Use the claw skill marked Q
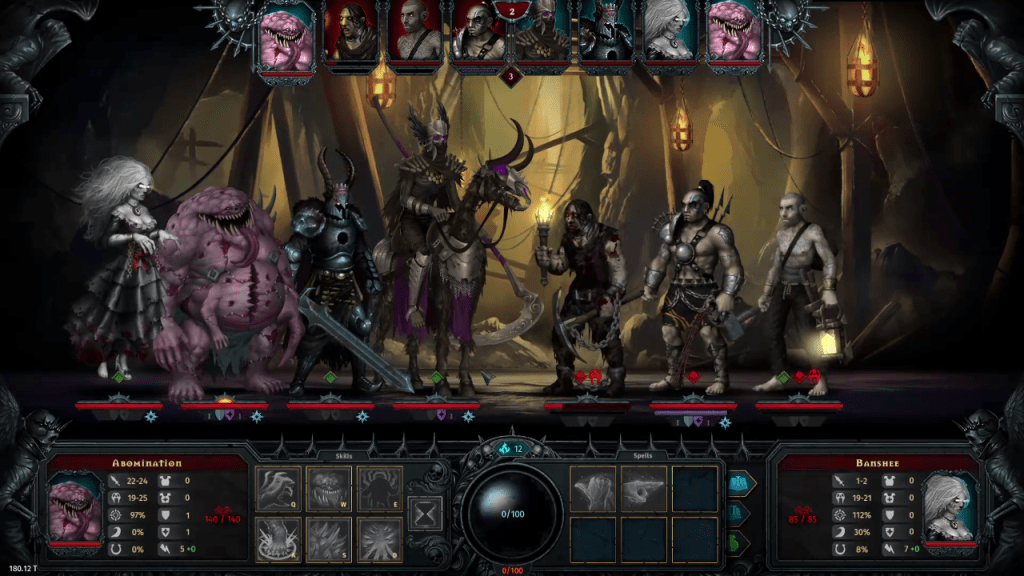The image size is (1024, 576). pos(279,488)
